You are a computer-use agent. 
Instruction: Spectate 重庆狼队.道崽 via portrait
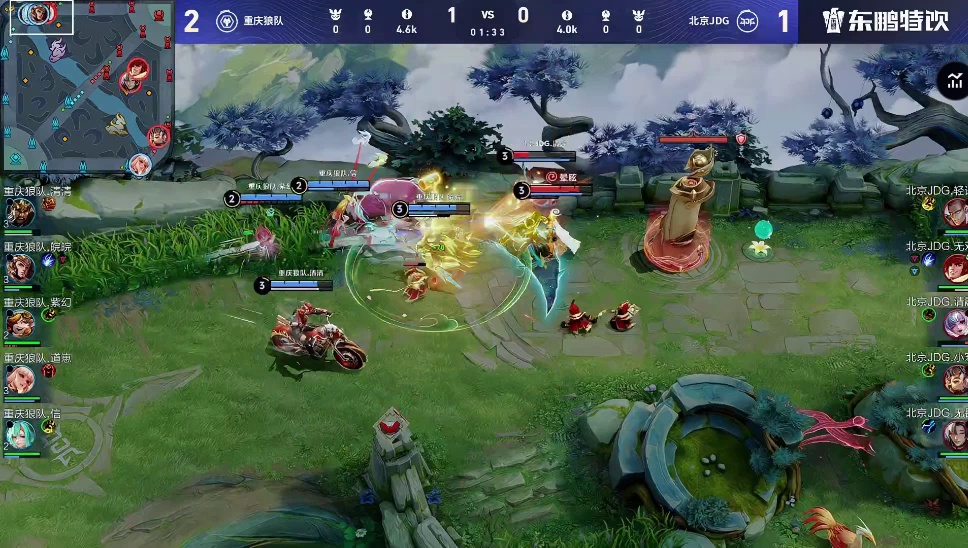21,377
